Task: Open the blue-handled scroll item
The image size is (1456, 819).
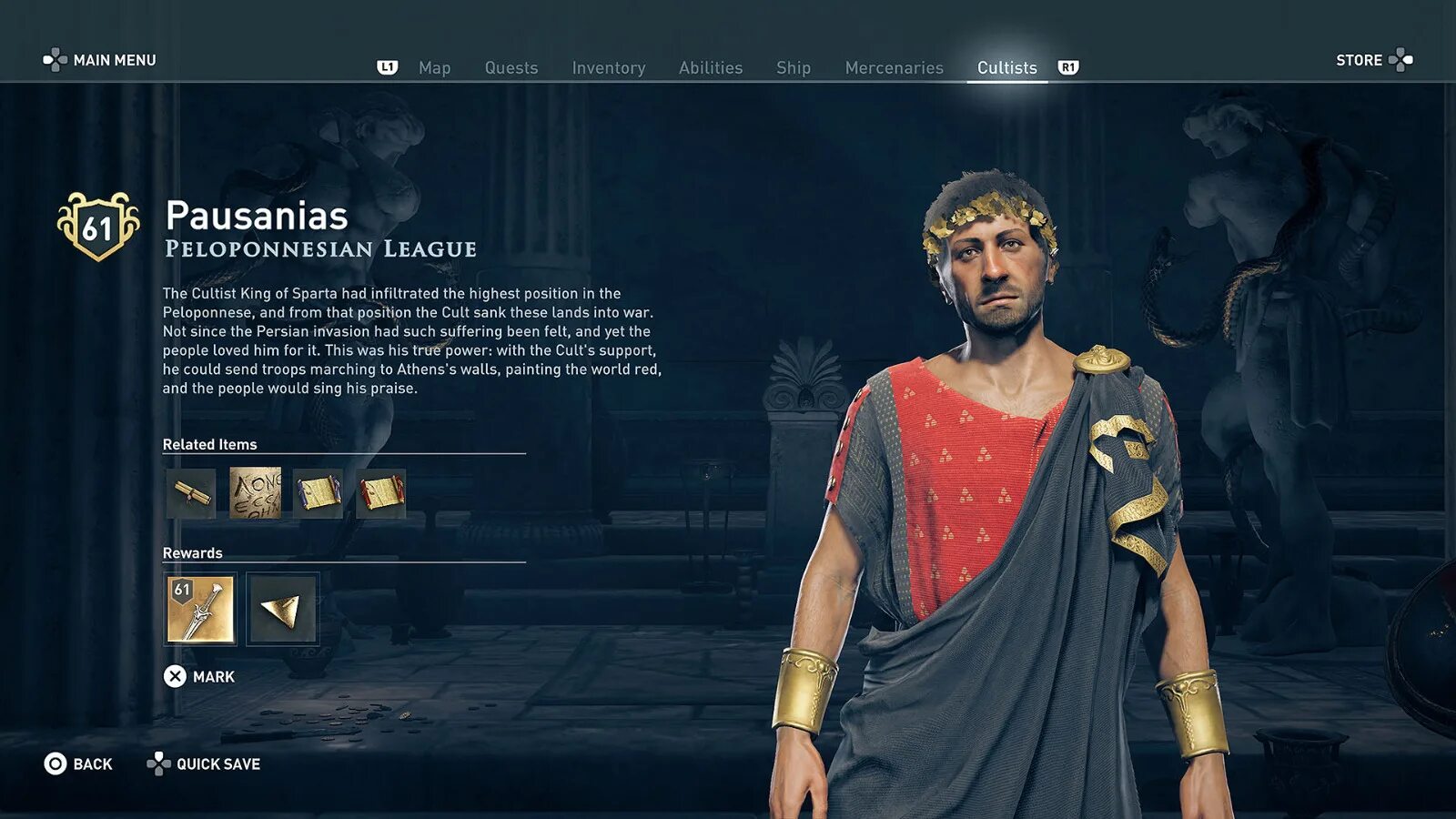Action: click(x=318, y=493)
